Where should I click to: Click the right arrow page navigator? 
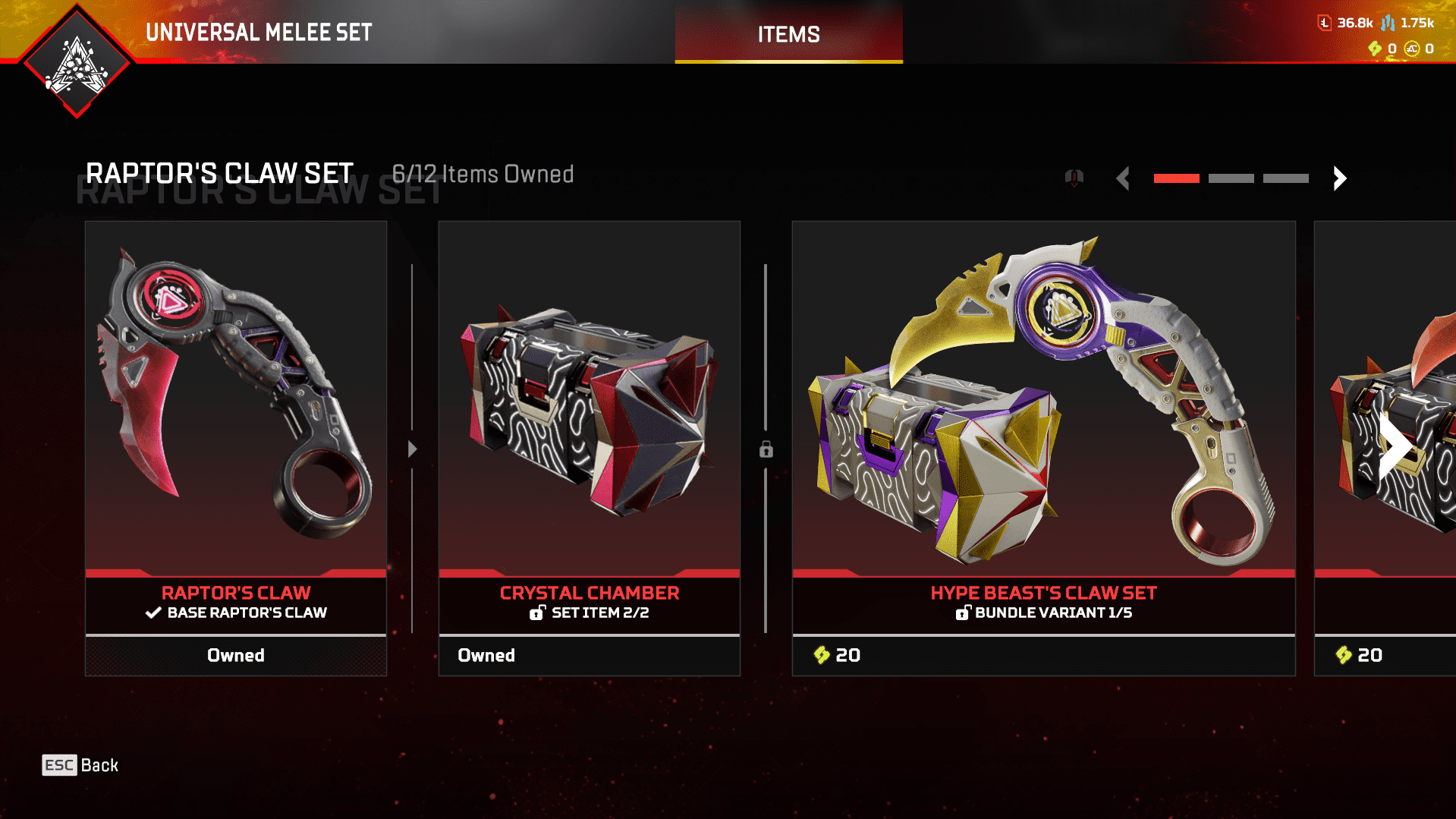[x=1339, y=178]
